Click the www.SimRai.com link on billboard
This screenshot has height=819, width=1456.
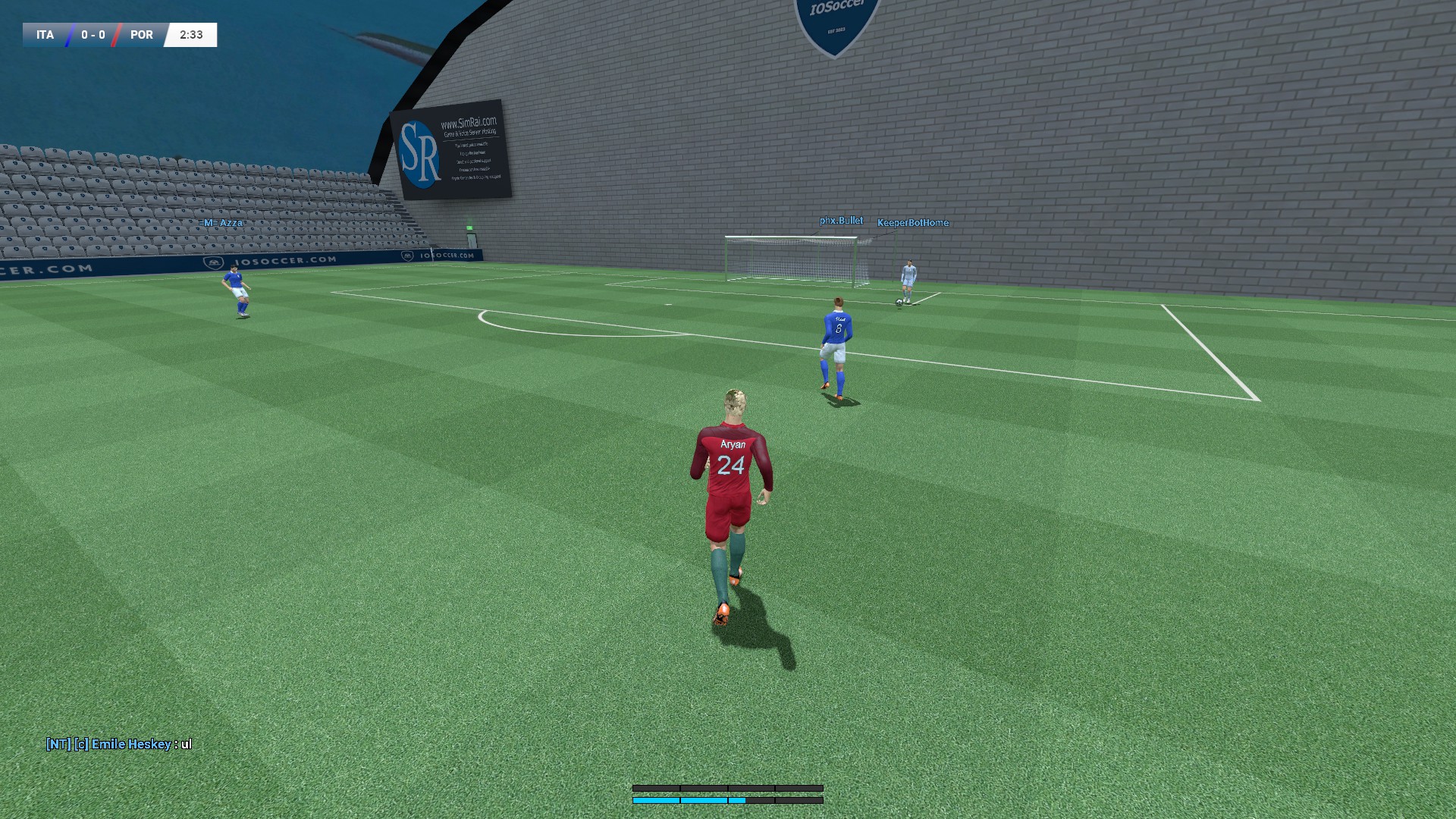[x=468, y=121]
